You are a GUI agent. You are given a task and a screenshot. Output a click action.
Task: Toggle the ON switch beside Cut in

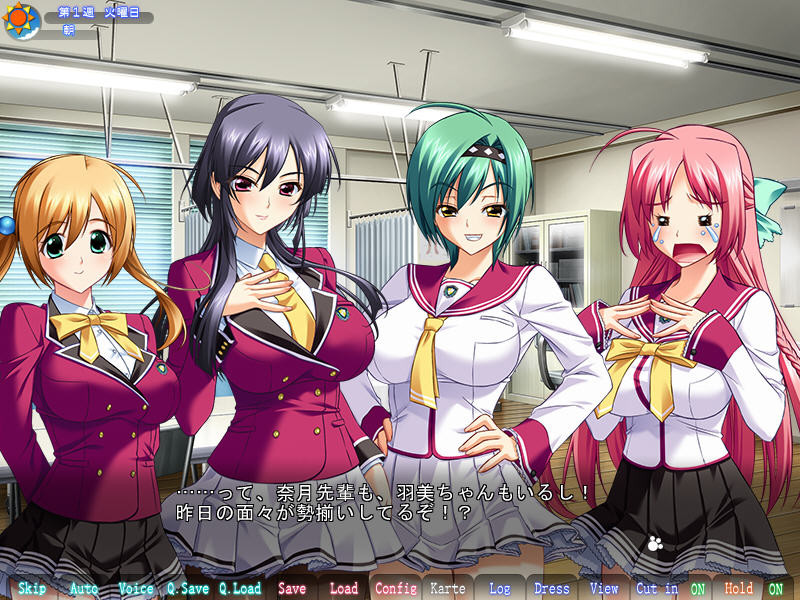pos(697,588)
